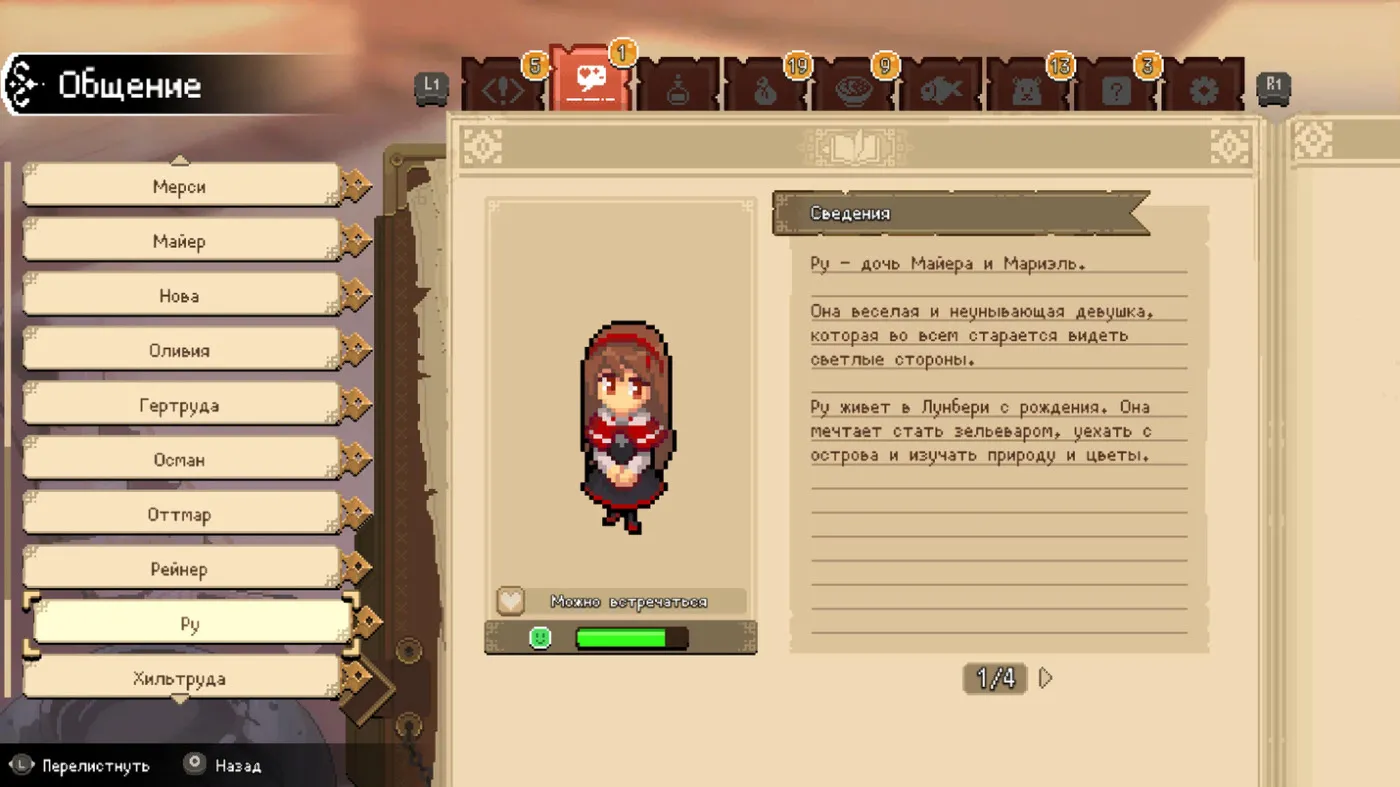The height and width of the screenshot is (787, 1400).
Task: Pick Осман in the list
Action: [x=180, y=460]
